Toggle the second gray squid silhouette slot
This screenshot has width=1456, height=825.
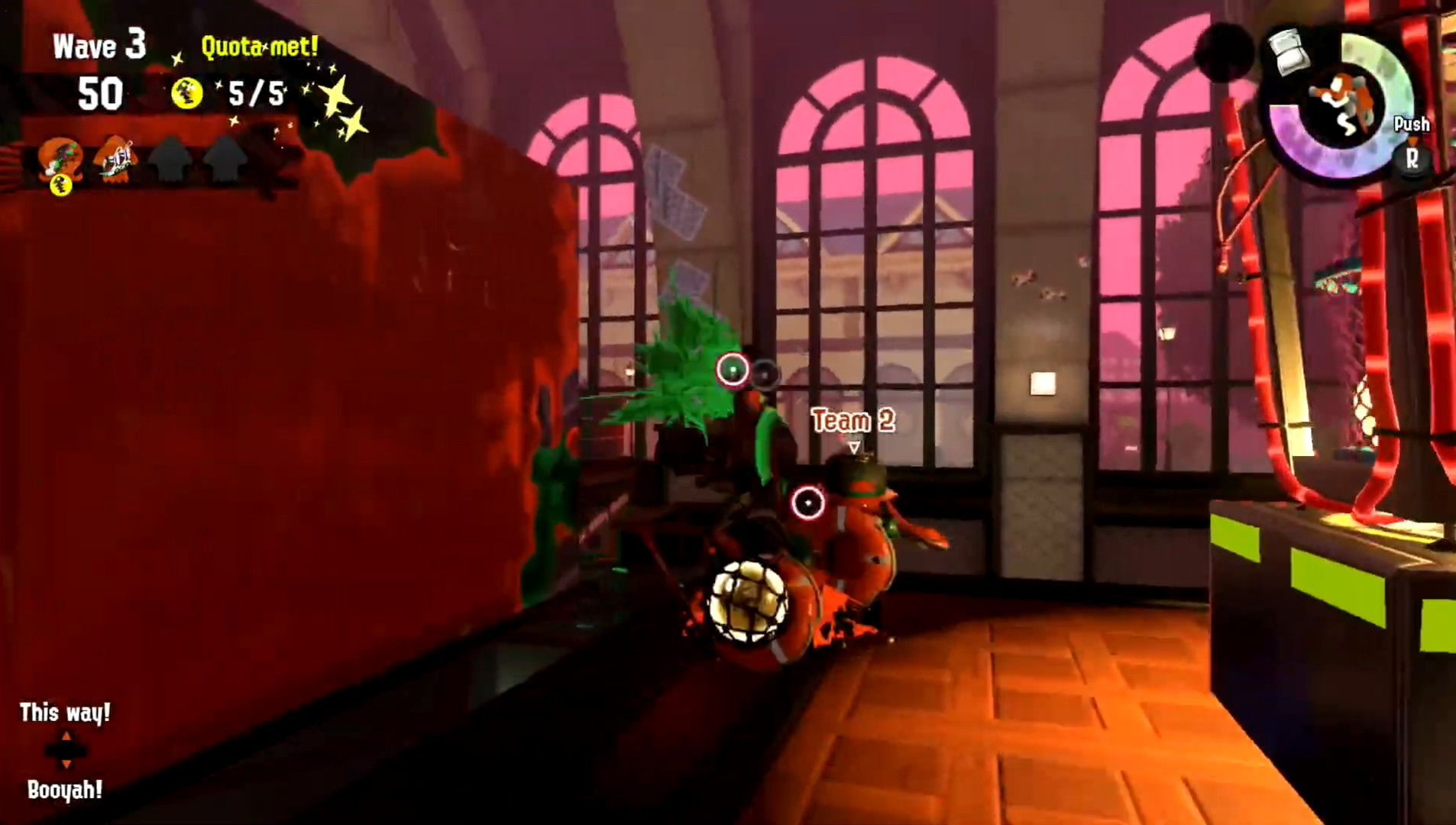(x=224, y=157)
